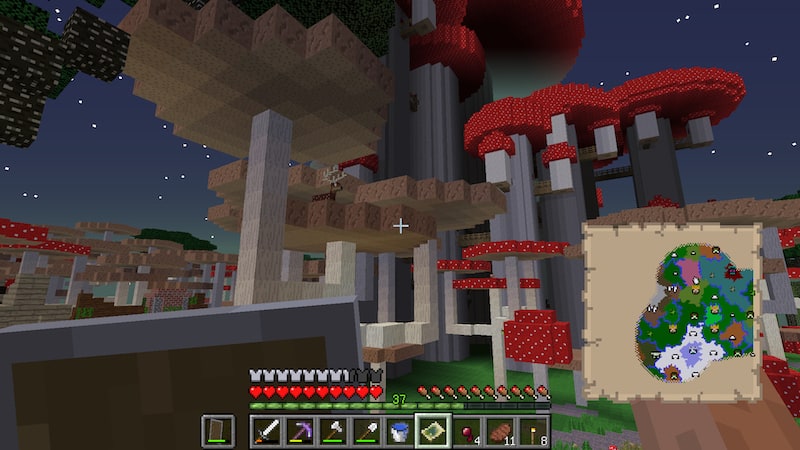
Task: Switch to the iron shovel slot
Action: (x=366, y=432)
